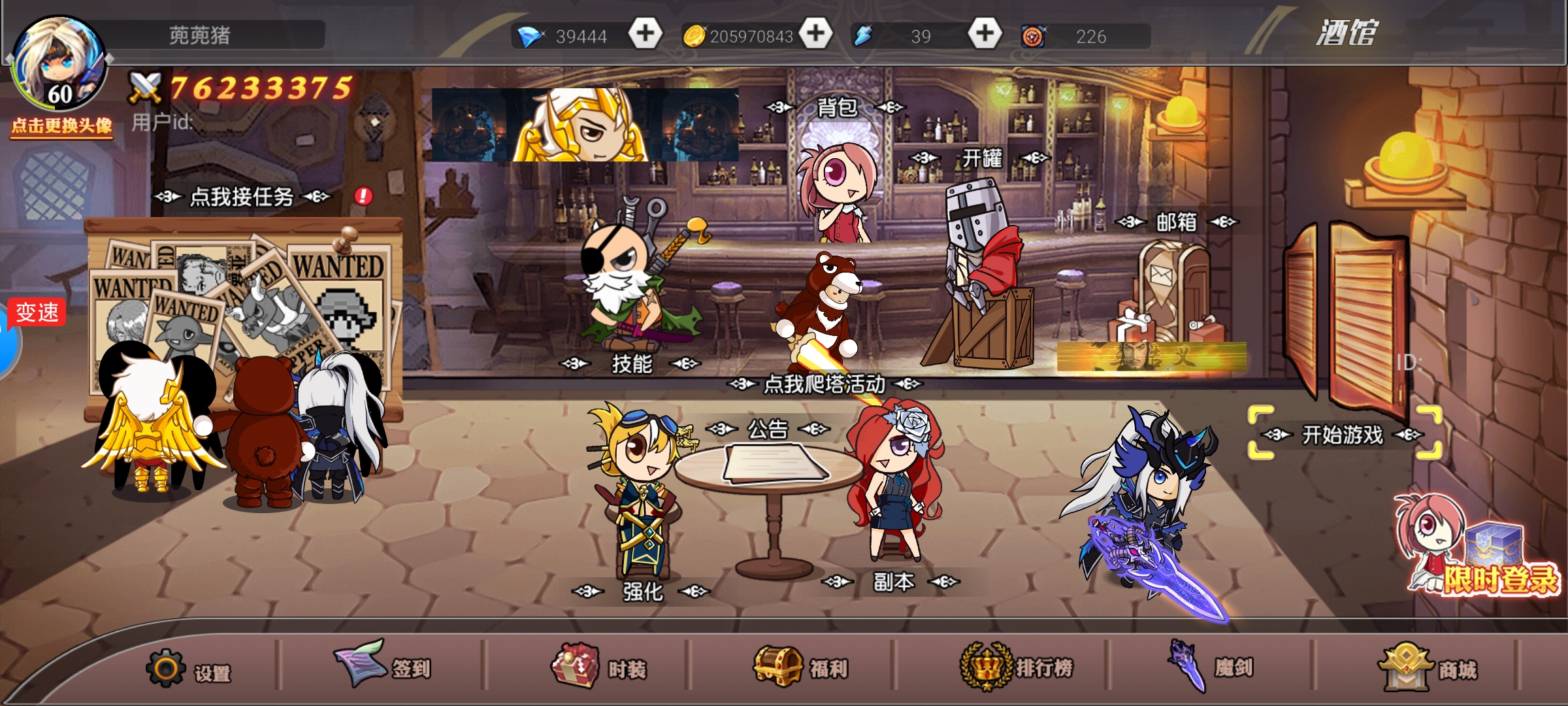The image size is (1568, 706).
Task: Open the 强化 enhancement screen
Action: pyautogui.click(x=642, y=592)
